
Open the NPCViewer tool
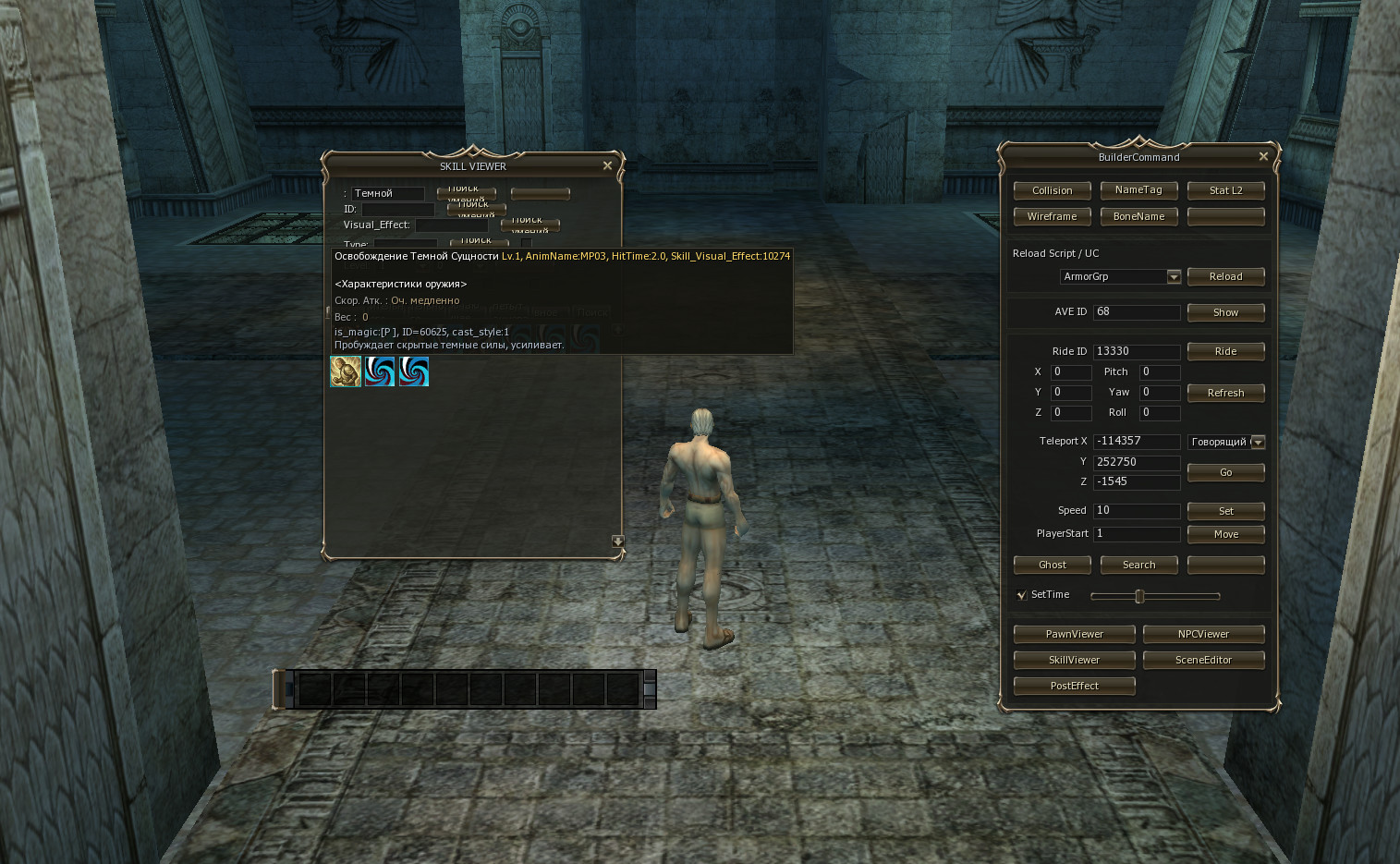click(x=1203, y=634)
